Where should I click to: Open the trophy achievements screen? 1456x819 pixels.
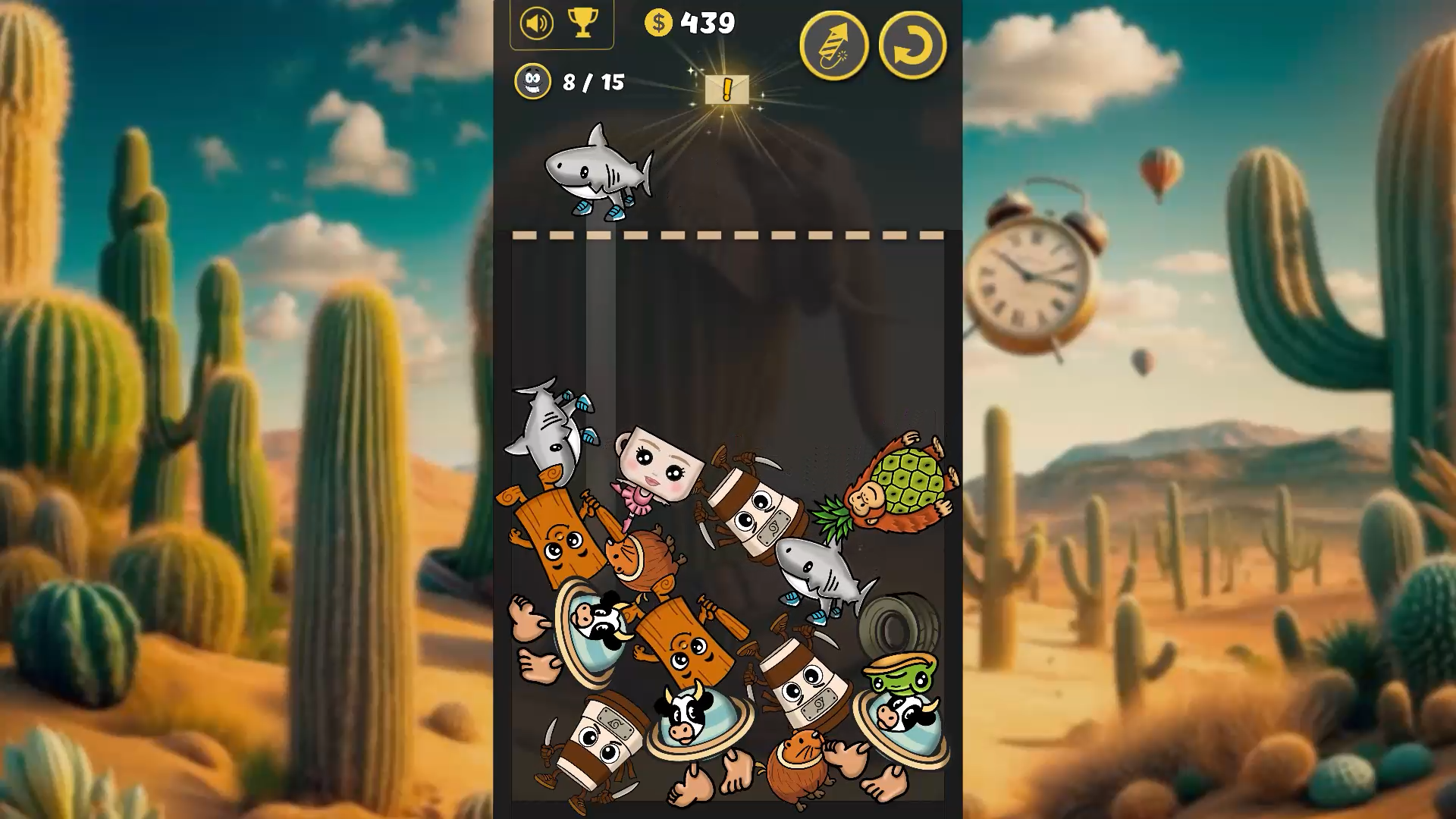coord(583,24)
